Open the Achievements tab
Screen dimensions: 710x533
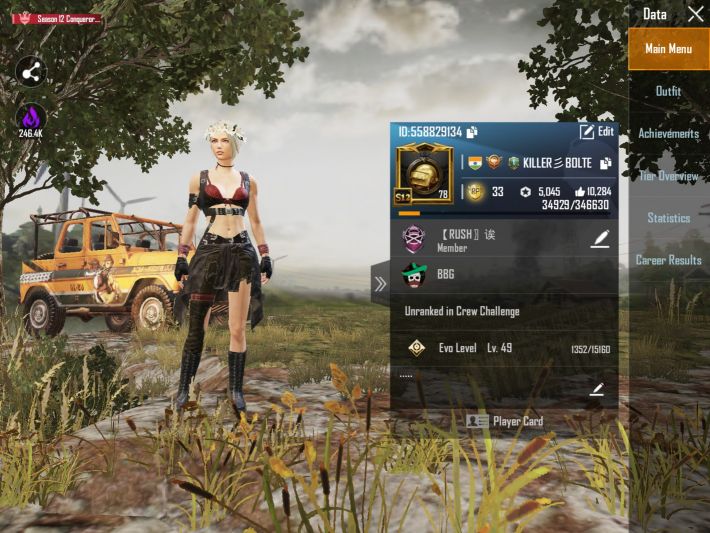click(668, 133)
